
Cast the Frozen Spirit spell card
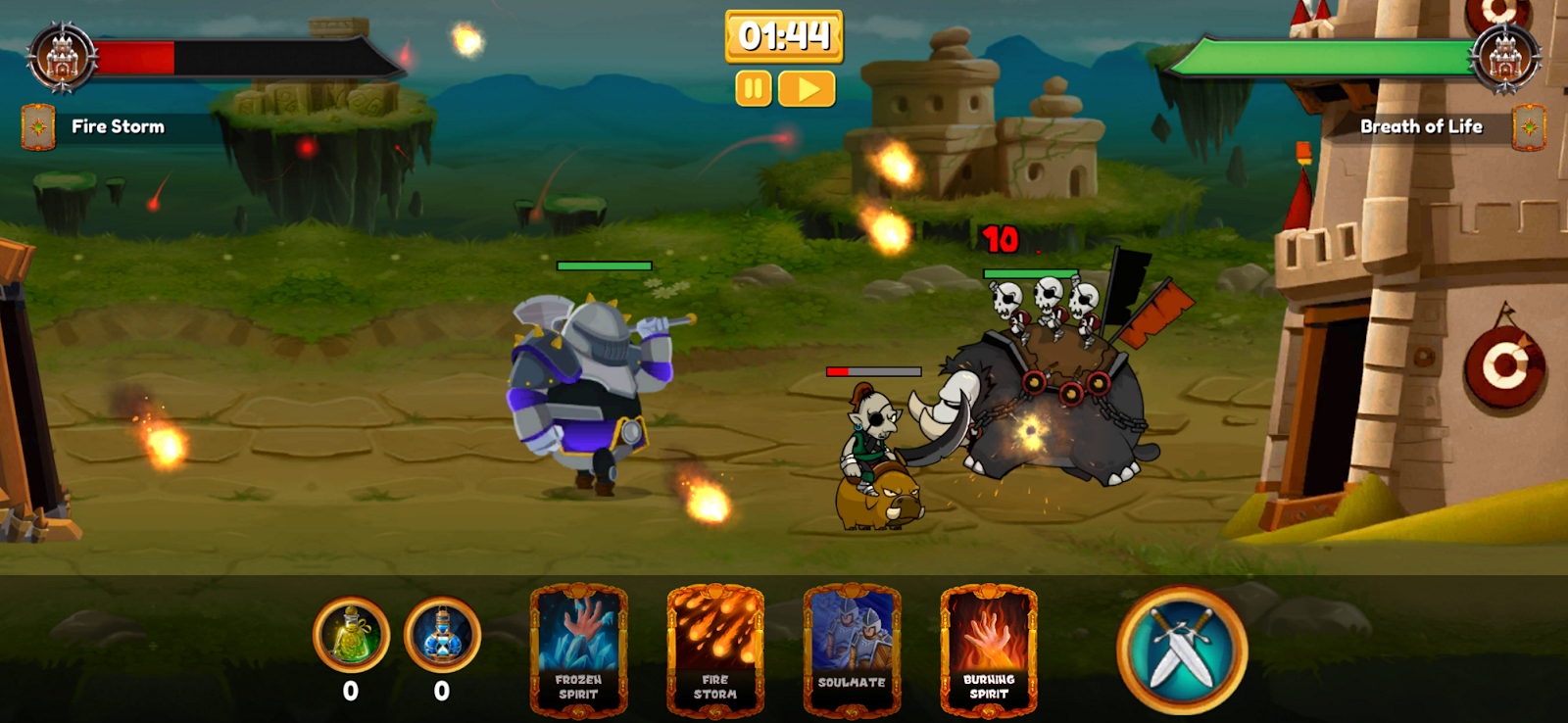(578, 649)
